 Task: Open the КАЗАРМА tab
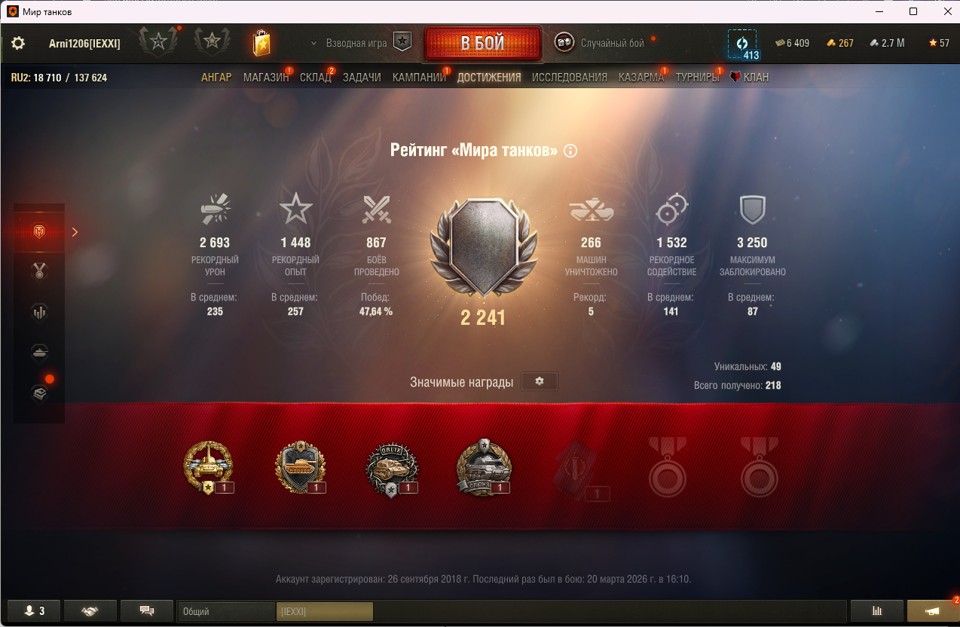(640, 77)
